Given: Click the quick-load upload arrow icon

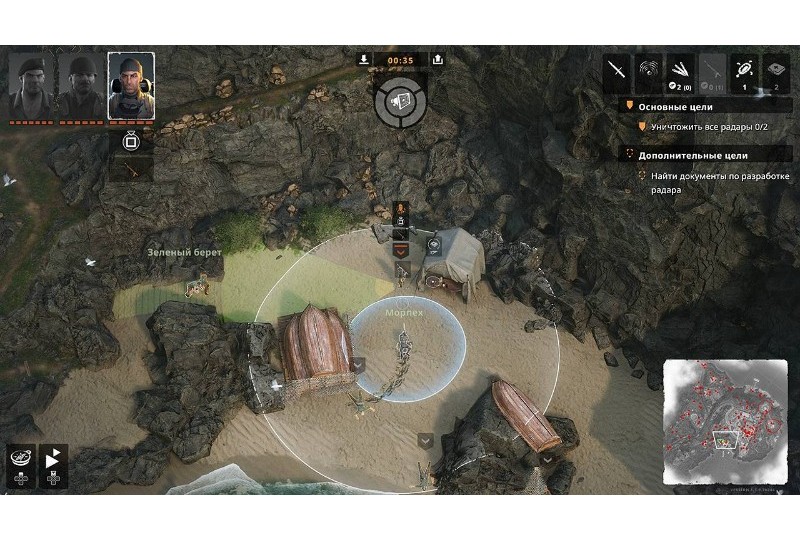Looking at the screenshot, I should pos(437,59).
